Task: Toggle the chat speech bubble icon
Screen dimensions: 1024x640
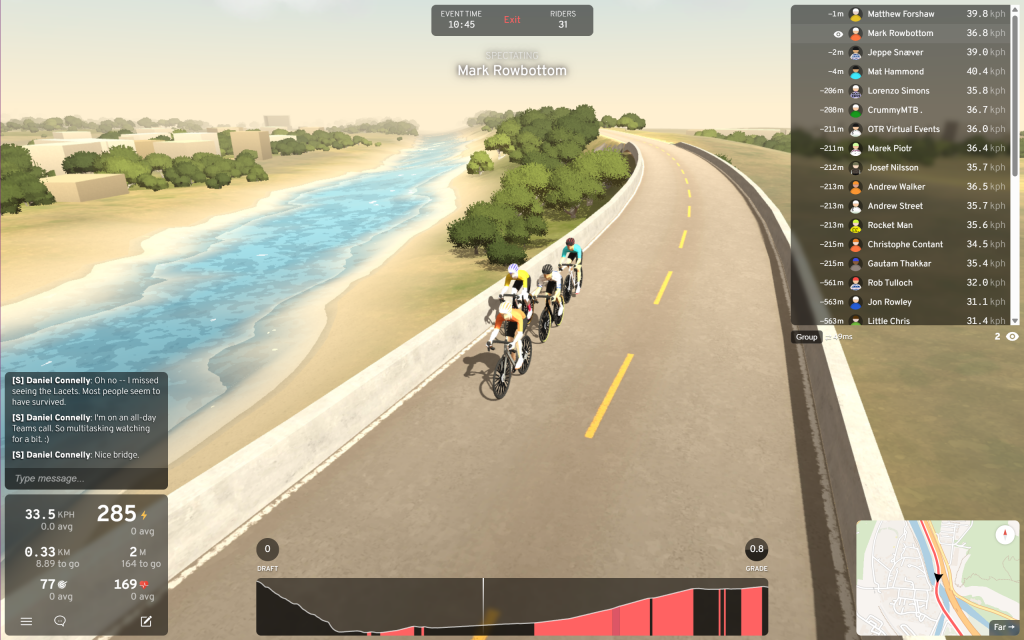Action: 60,621
